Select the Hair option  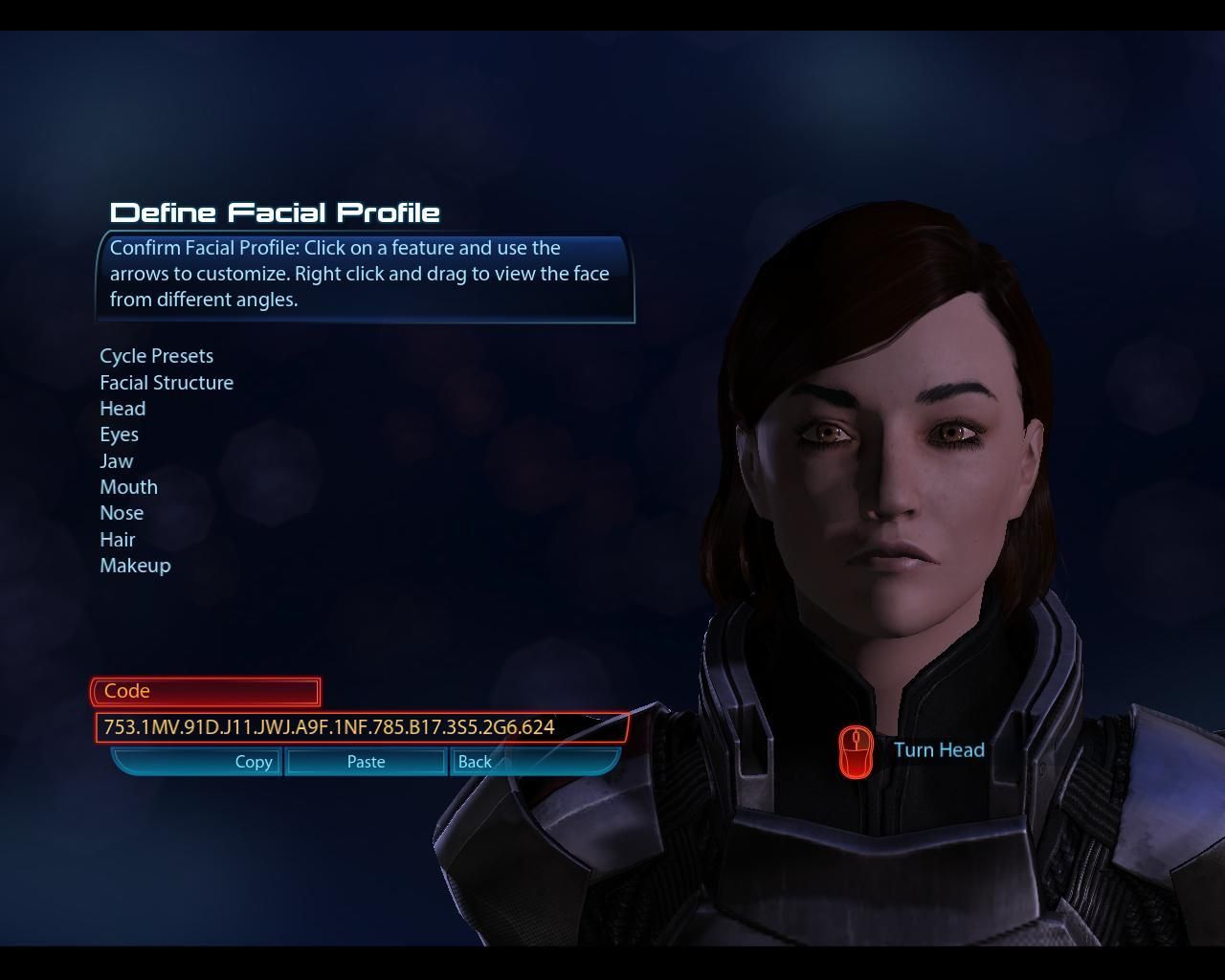(118, 540)
